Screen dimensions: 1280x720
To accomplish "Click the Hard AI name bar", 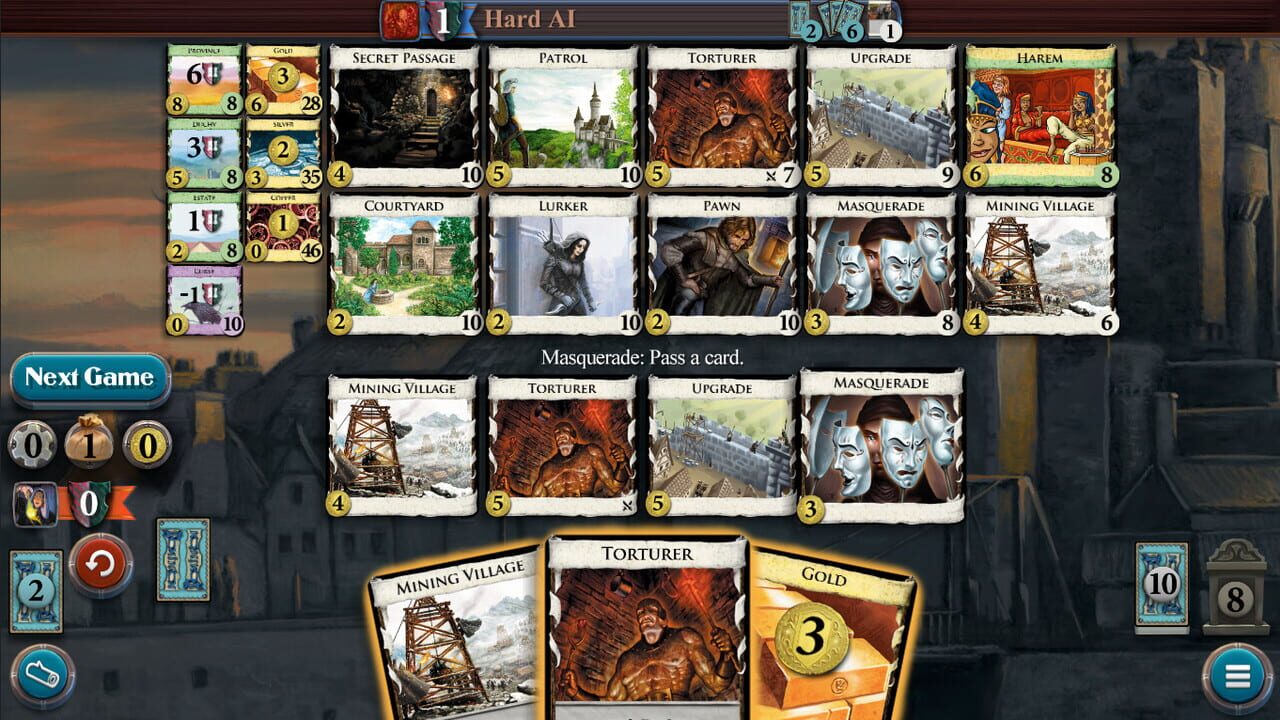I will 530,17.
